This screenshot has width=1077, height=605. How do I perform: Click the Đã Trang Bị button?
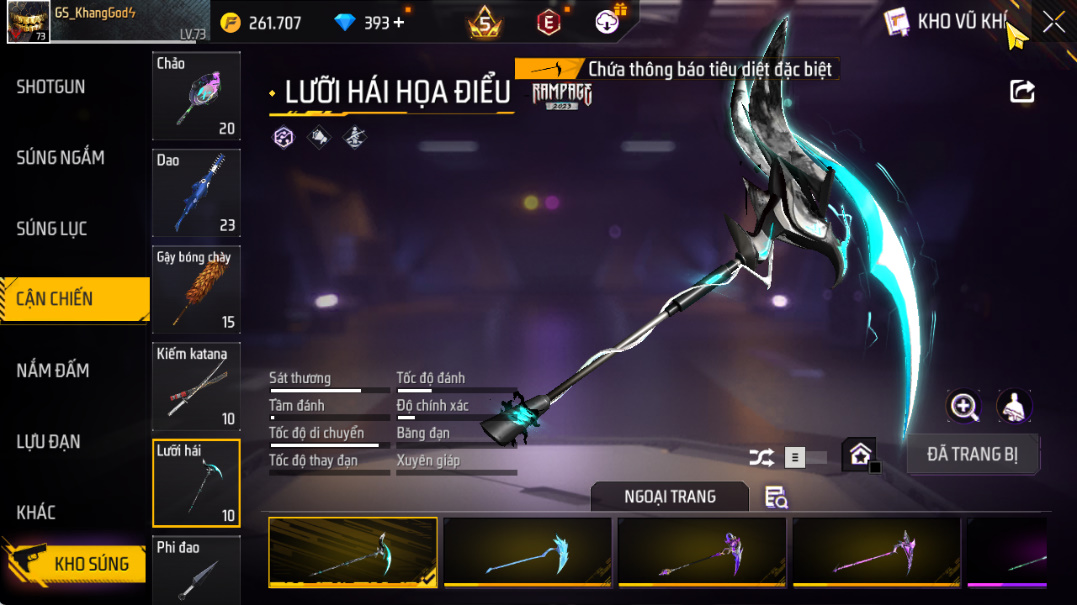(972, 454)
